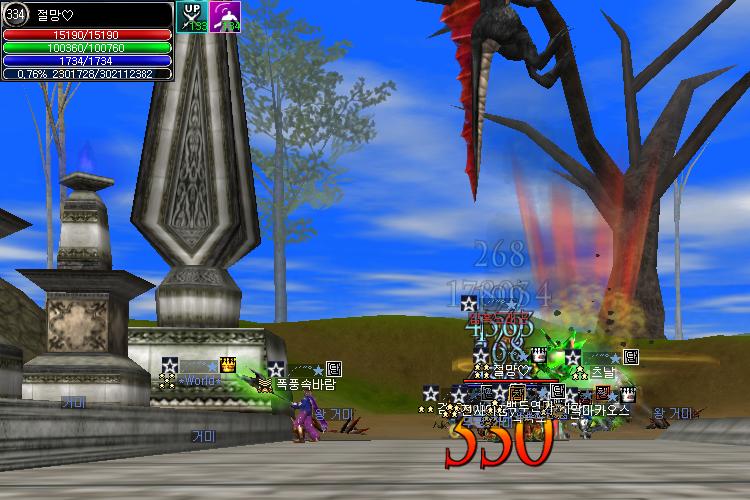
Task: Click the level 334 character badge
Action: click(16, 15)
